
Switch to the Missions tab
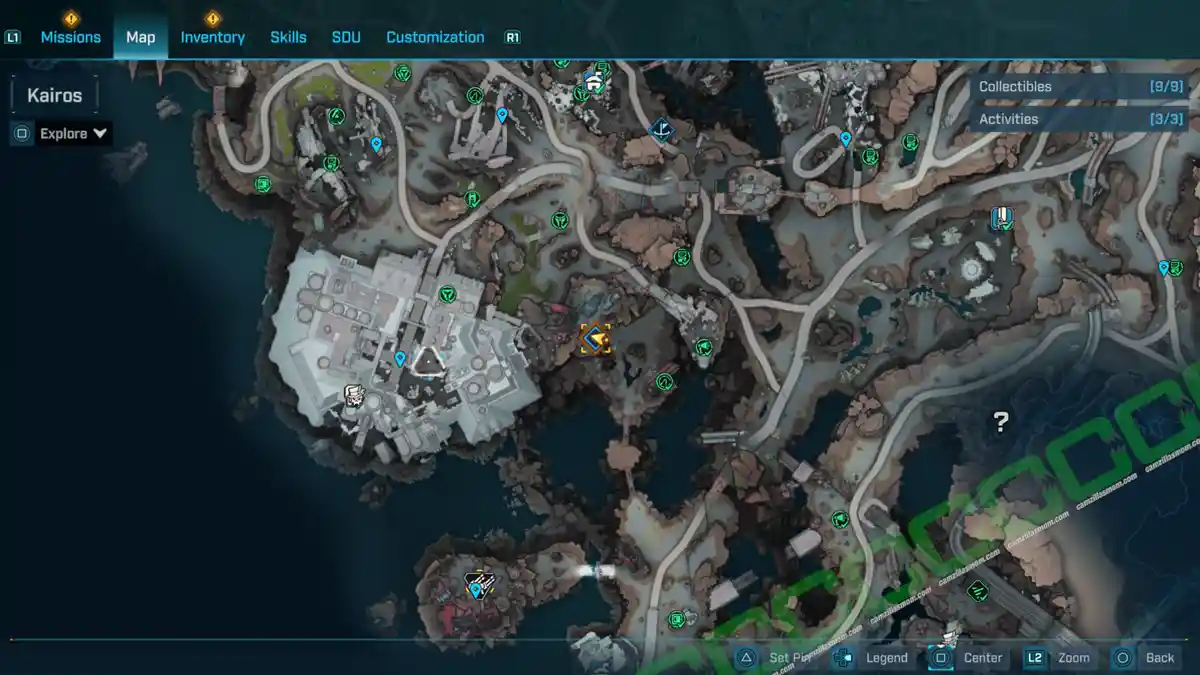pyautogui.click(x=70, y=37)
